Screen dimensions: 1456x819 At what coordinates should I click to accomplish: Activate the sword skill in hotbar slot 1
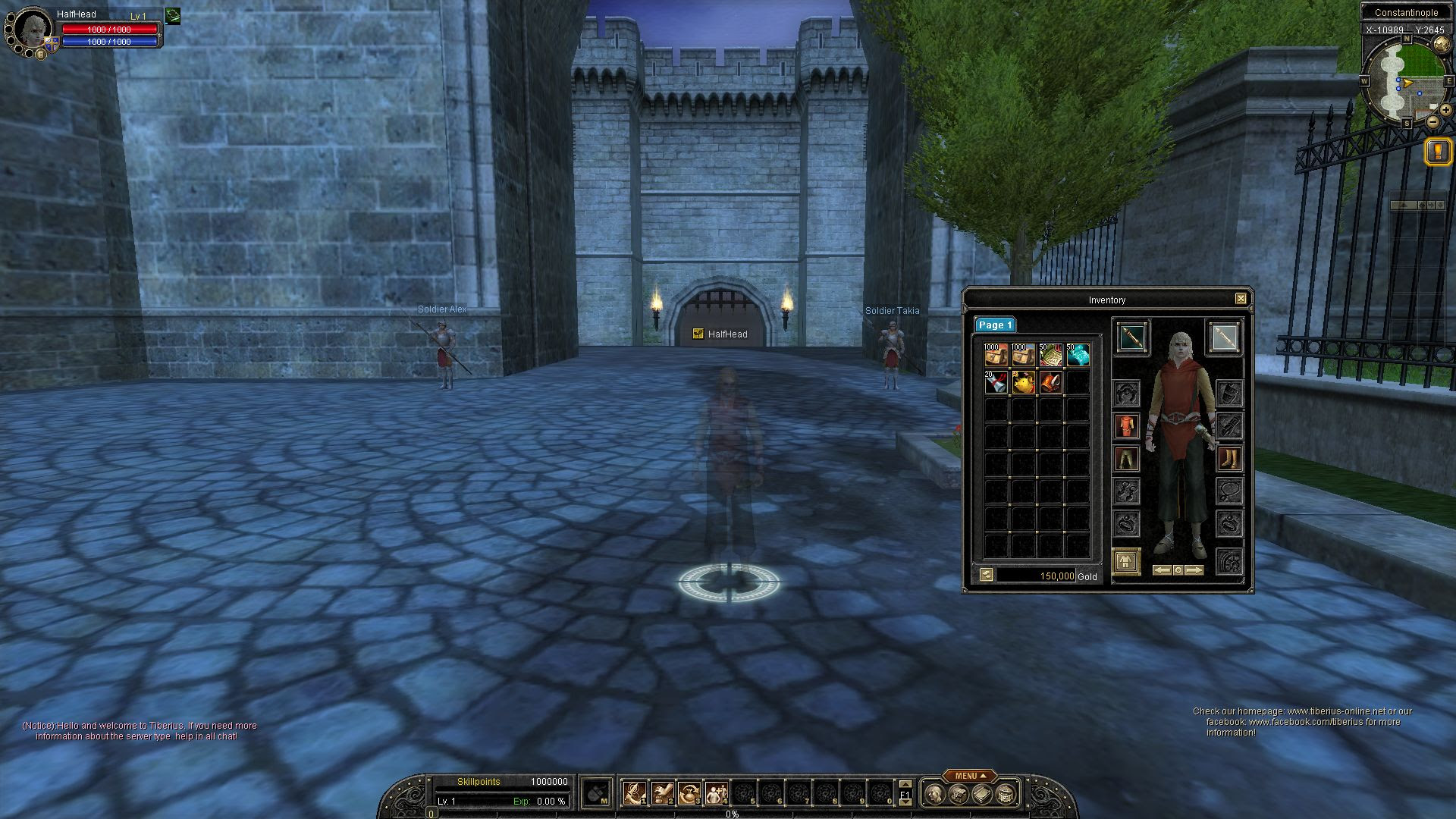(634, 793)
